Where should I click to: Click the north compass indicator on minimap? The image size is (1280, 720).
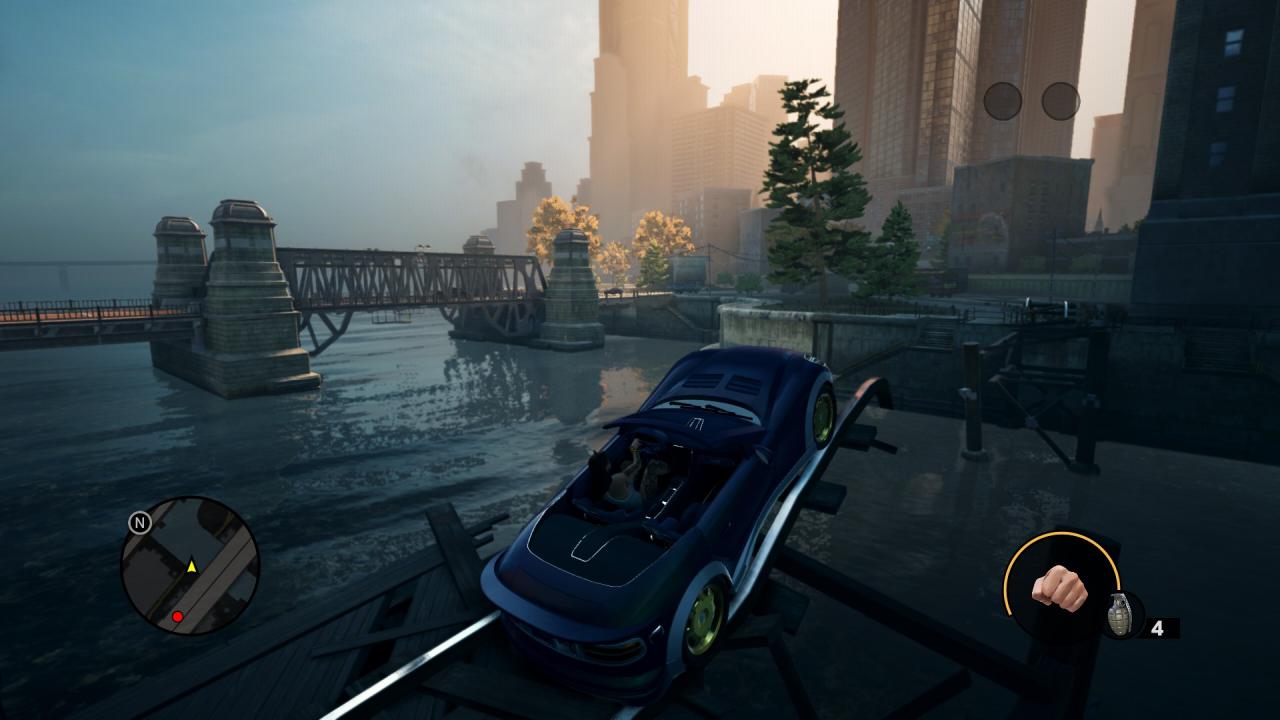tap(139, 522)
